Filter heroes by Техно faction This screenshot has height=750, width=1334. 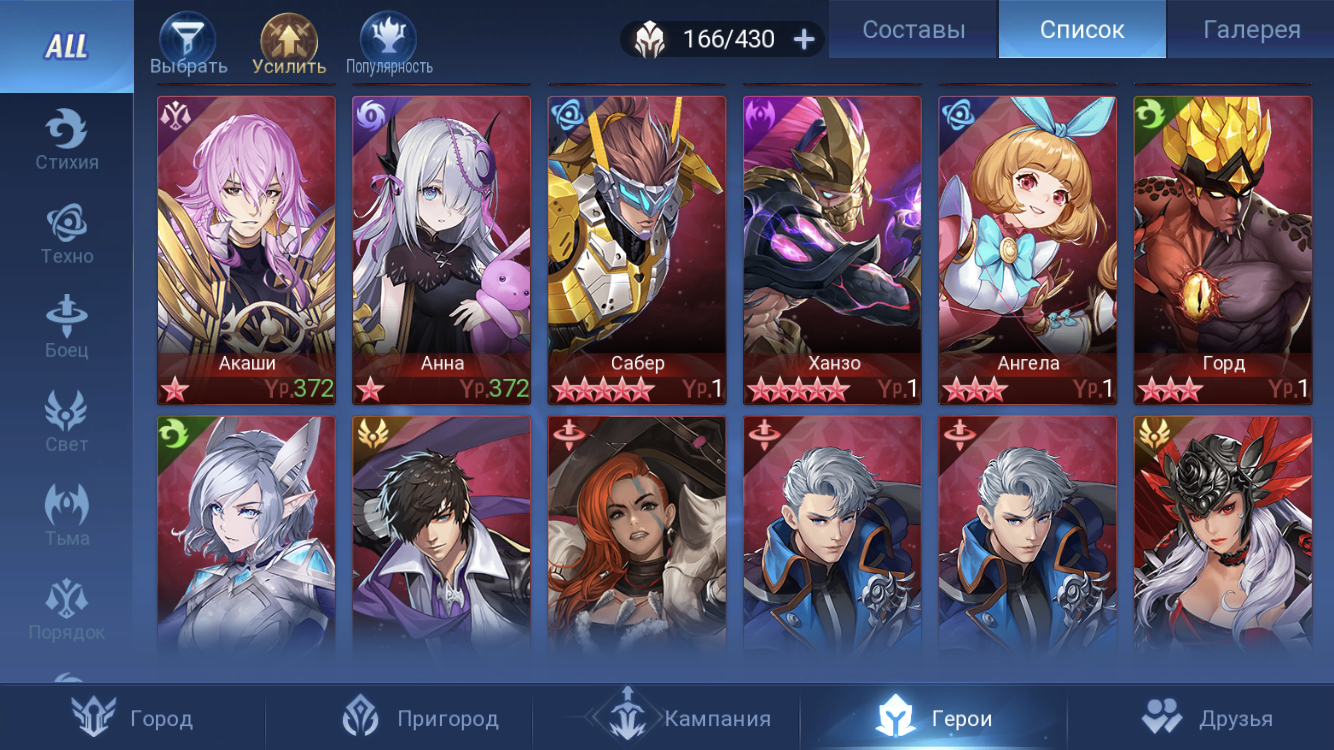click(66, 234)
